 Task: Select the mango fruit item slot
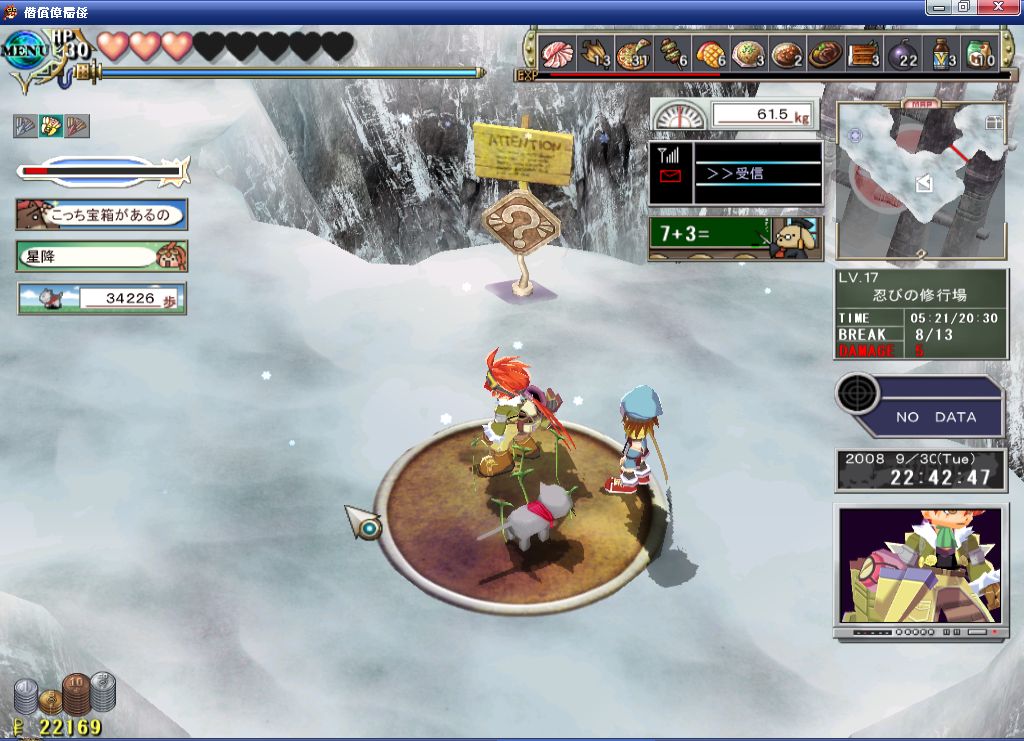click(710, 53)
